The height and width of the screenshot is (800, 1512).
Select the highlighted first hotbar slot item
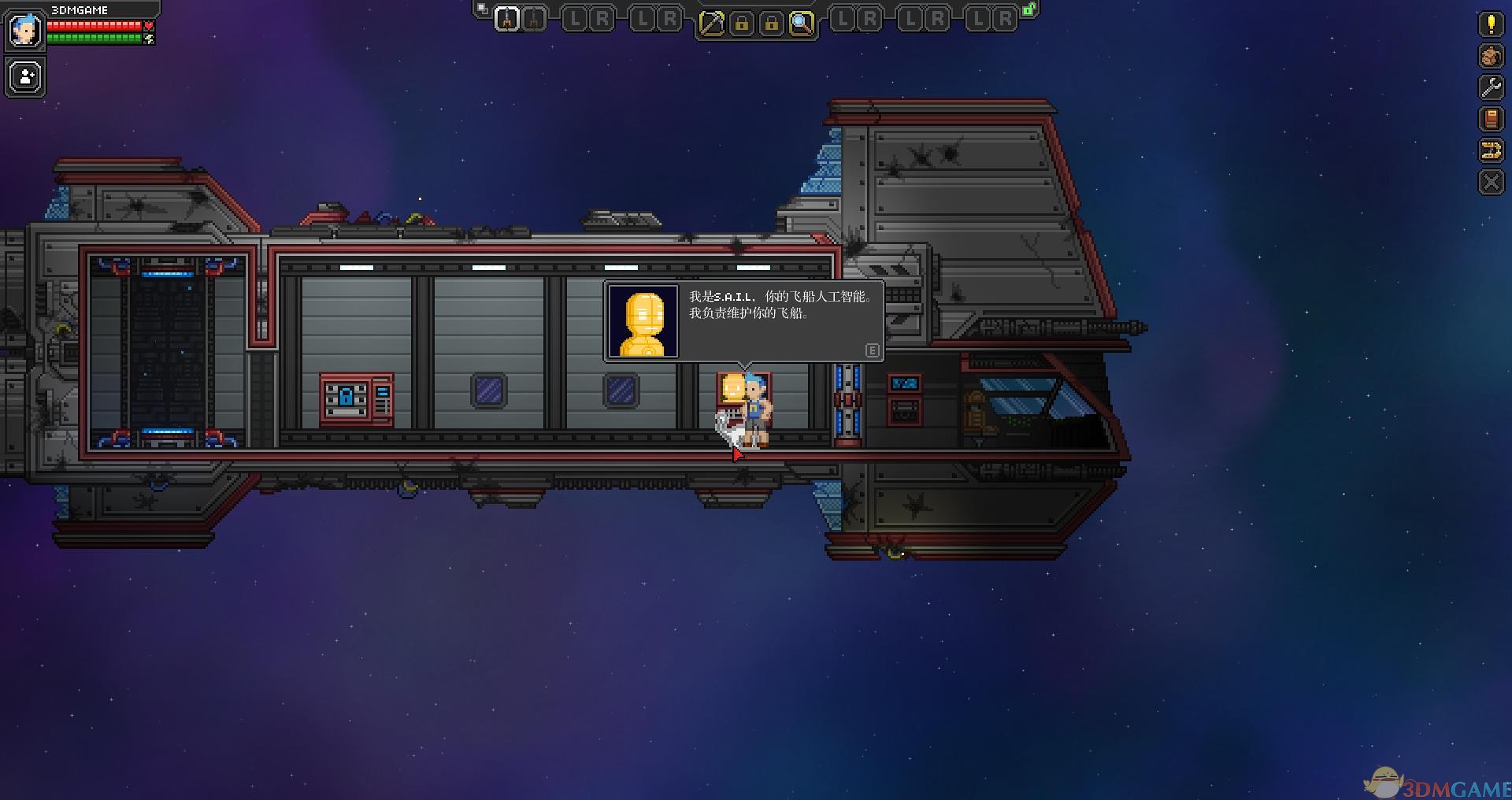507,19
